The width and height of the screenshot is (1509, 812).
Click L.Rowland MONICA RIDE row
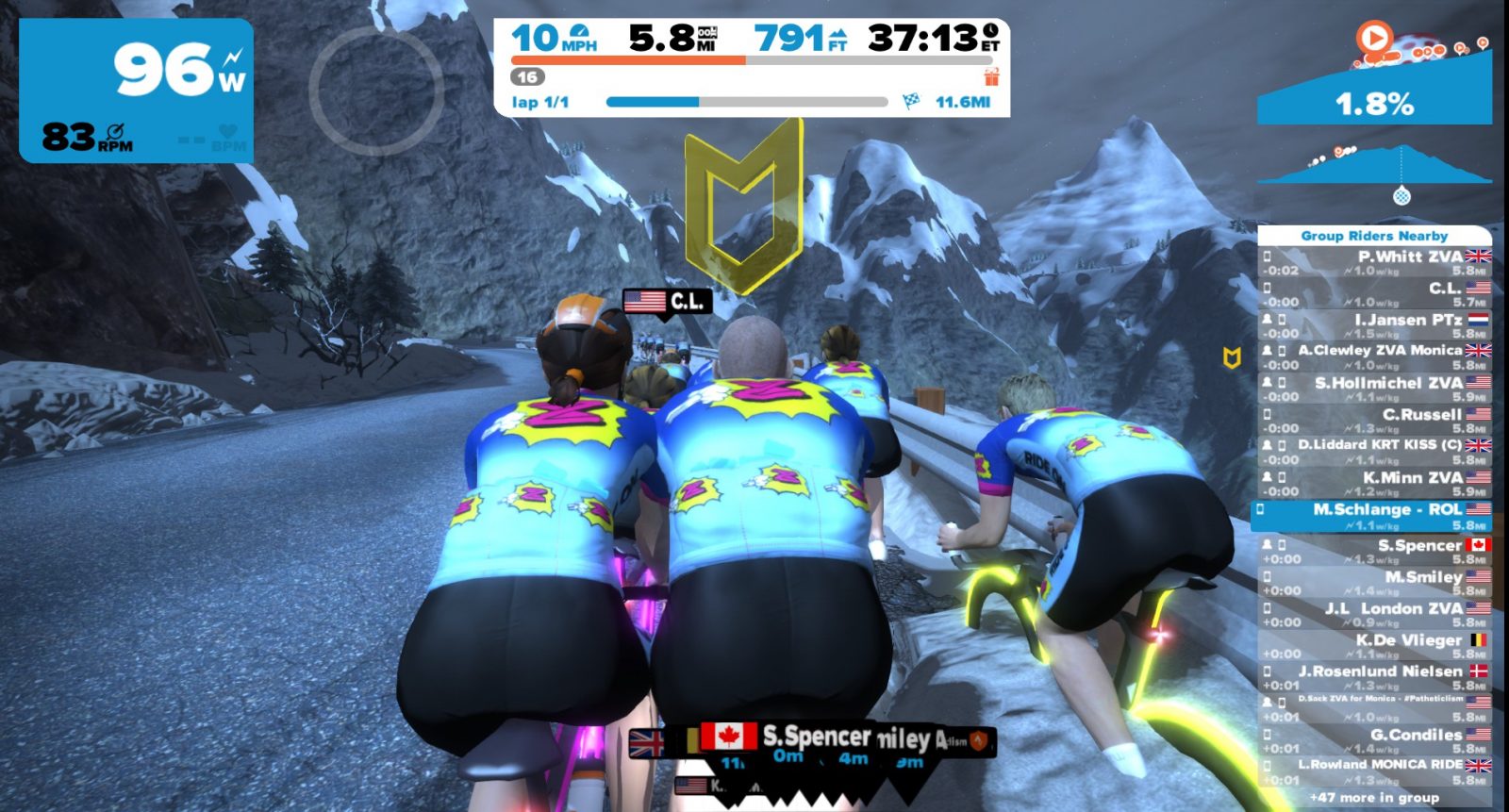point(1374,771)
